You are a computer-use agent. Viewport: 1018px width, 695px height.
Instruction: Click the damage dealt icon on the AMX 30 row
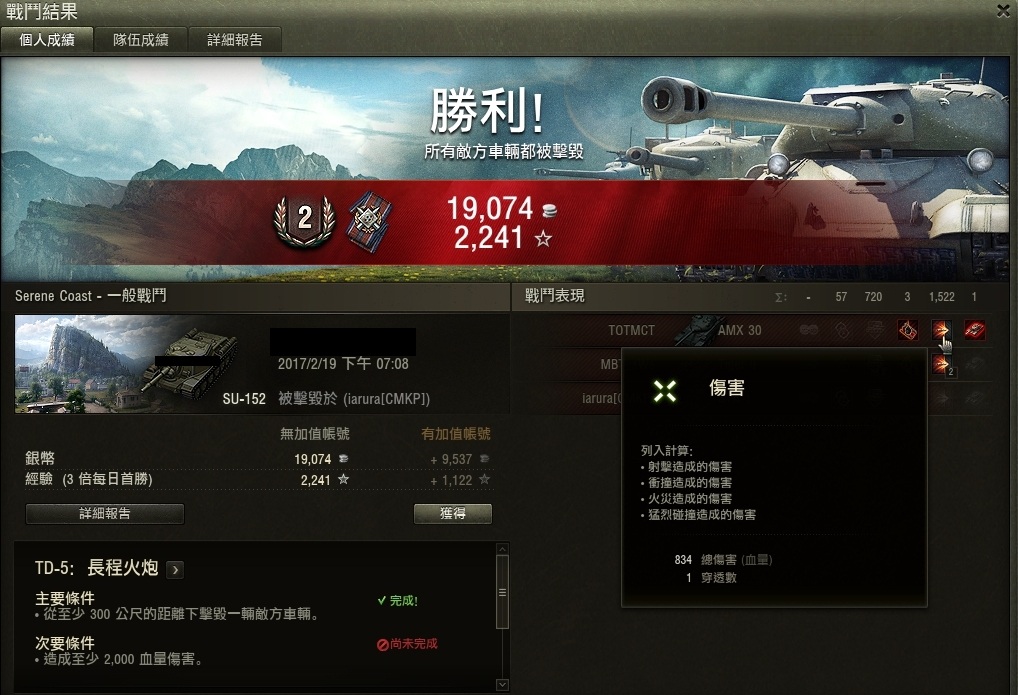pyautogui.click(x=940, y=330)
